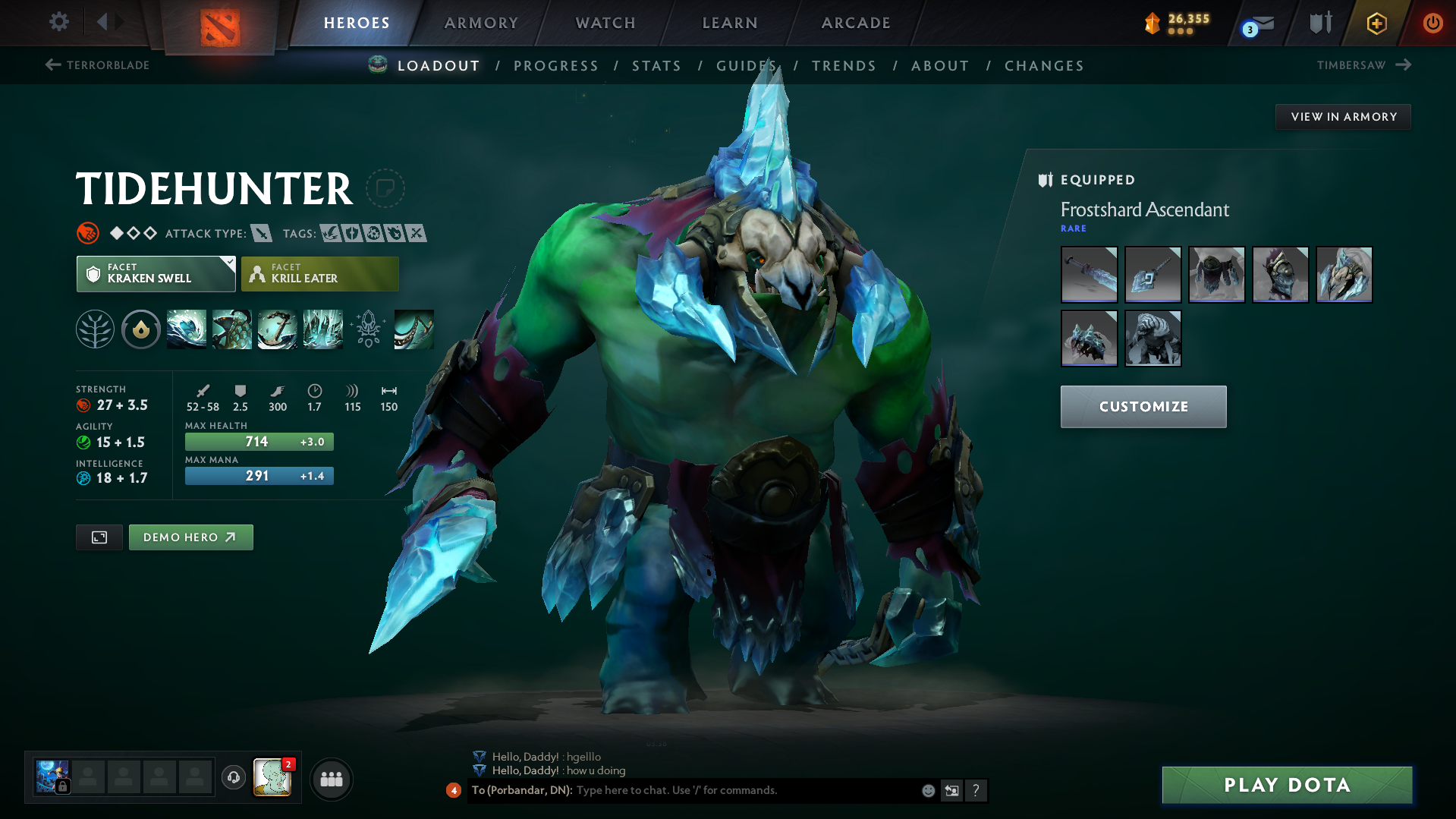
Task: Click the circular innate ability icon
Action: pyautogui.click(x=140, y=329)
